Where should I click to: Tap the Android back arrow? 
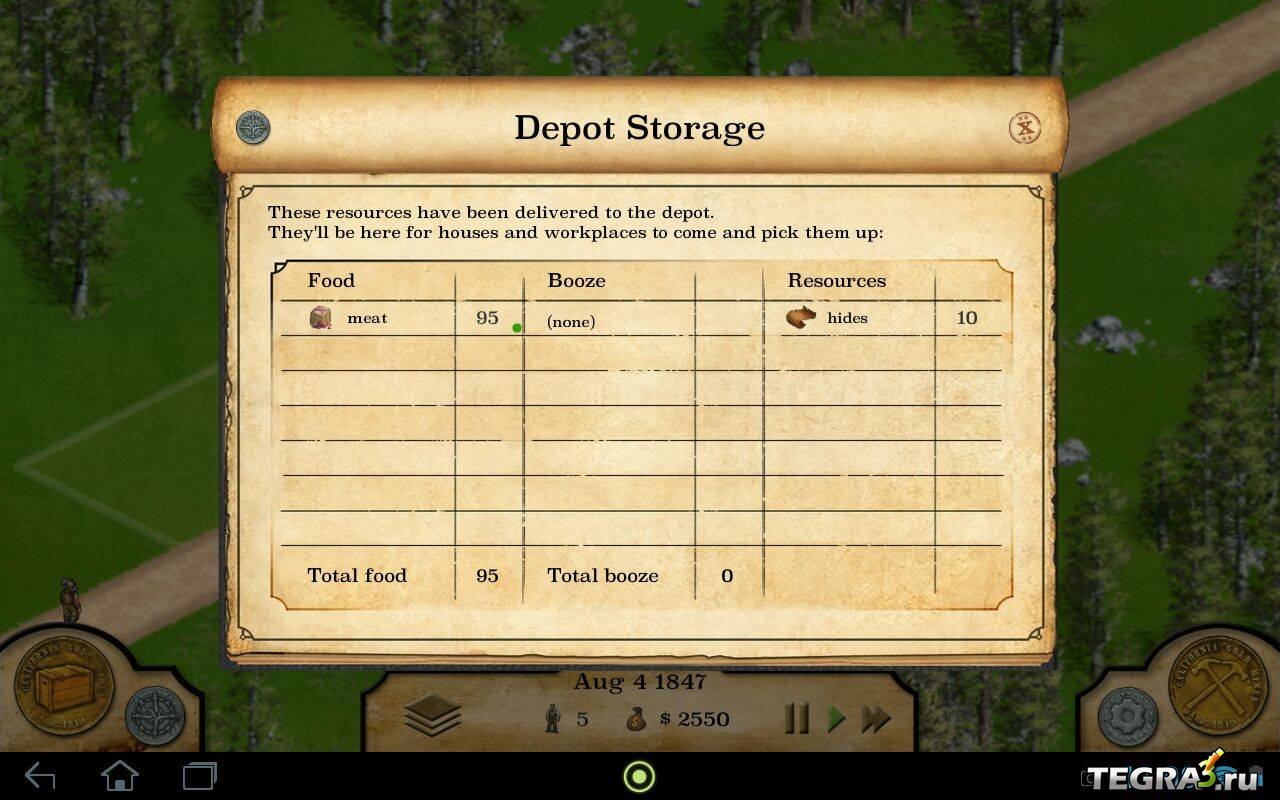tap(40, 776)
